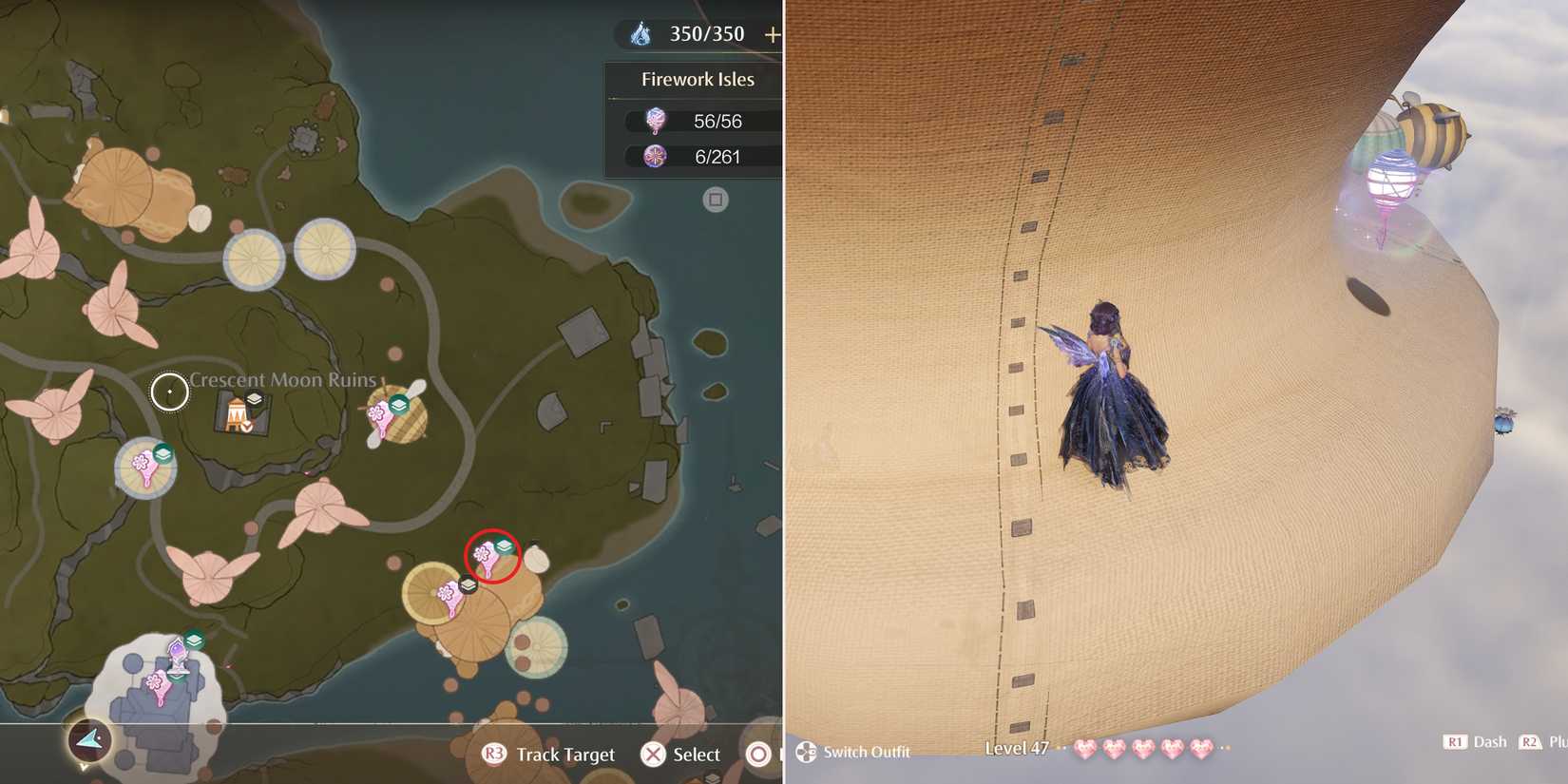Select the pink balloon counter icon in Firework Isles panel
Screen dimensions: 1568x784
click(x=654, y=121)
